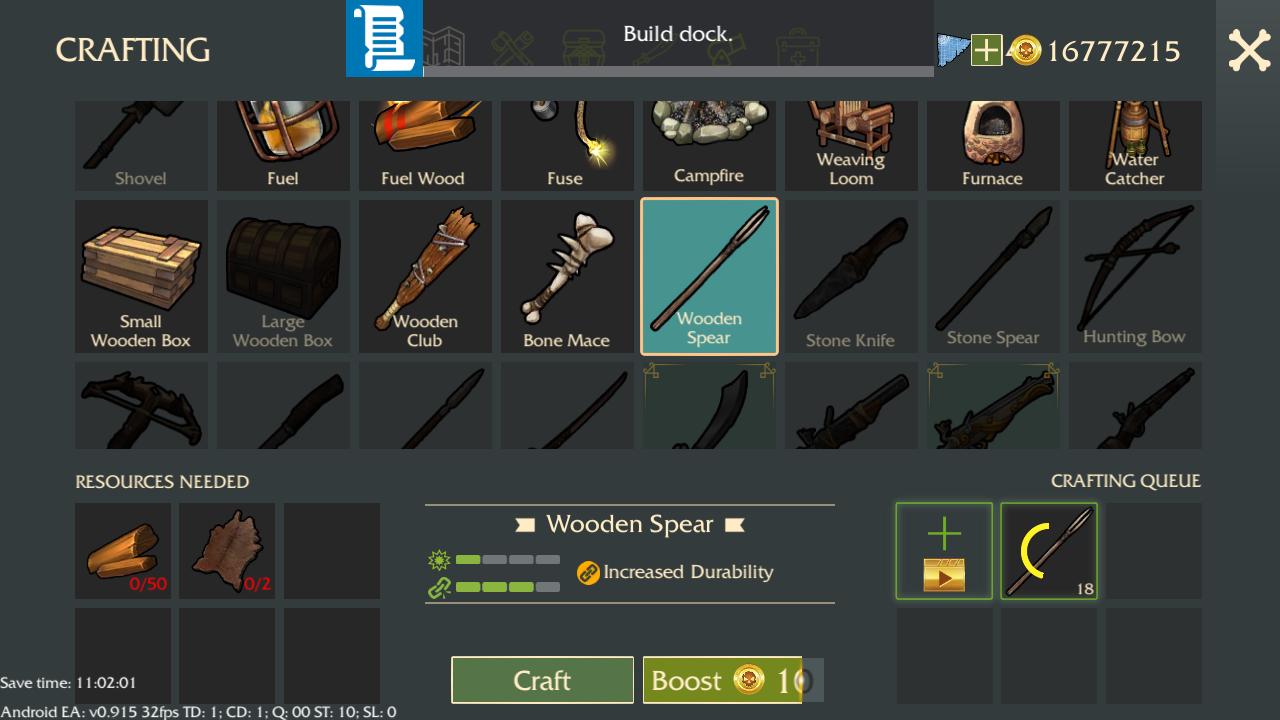Pick the Water Catcher recipe
This screenshot has height=720, width=1280.
pyautogui.click(x=1135, y=145)
